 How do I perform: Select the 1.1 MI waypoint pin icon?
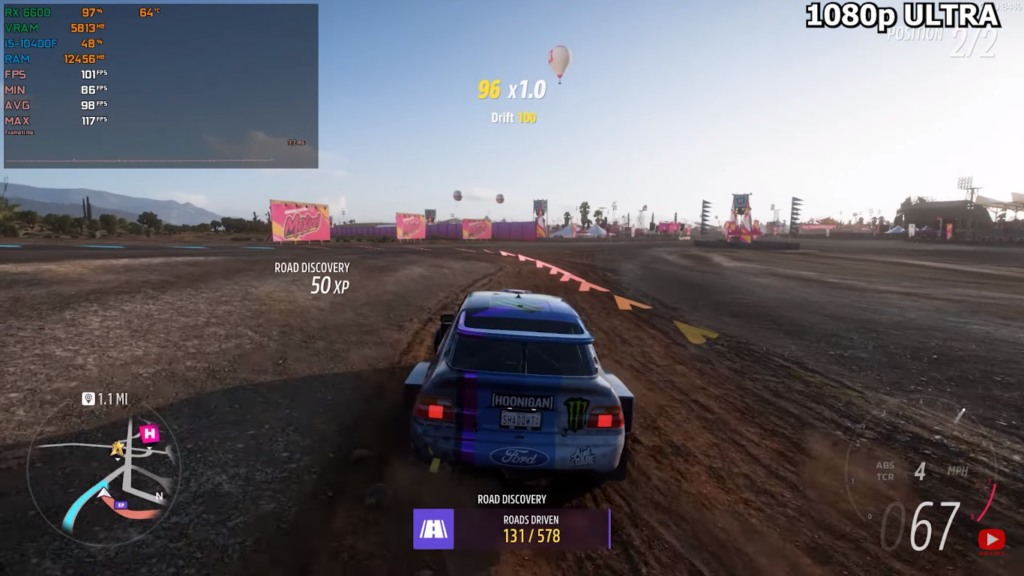89,399
